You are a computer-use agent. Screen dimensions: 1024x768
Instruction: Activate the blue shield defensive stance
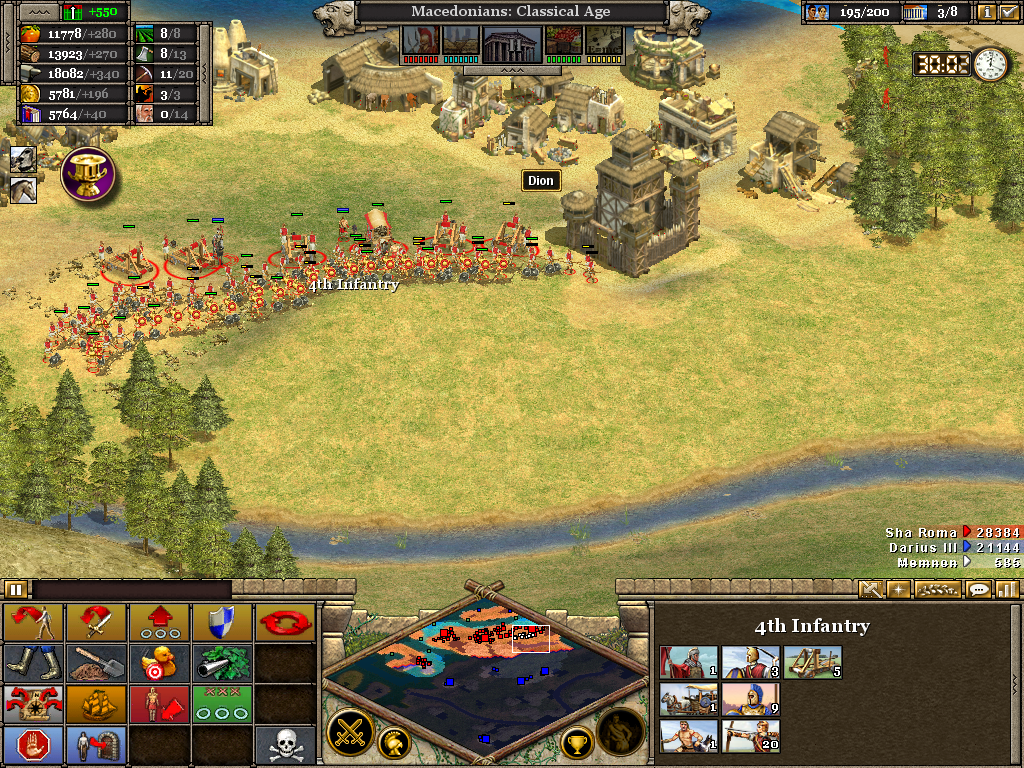(221, 622)
